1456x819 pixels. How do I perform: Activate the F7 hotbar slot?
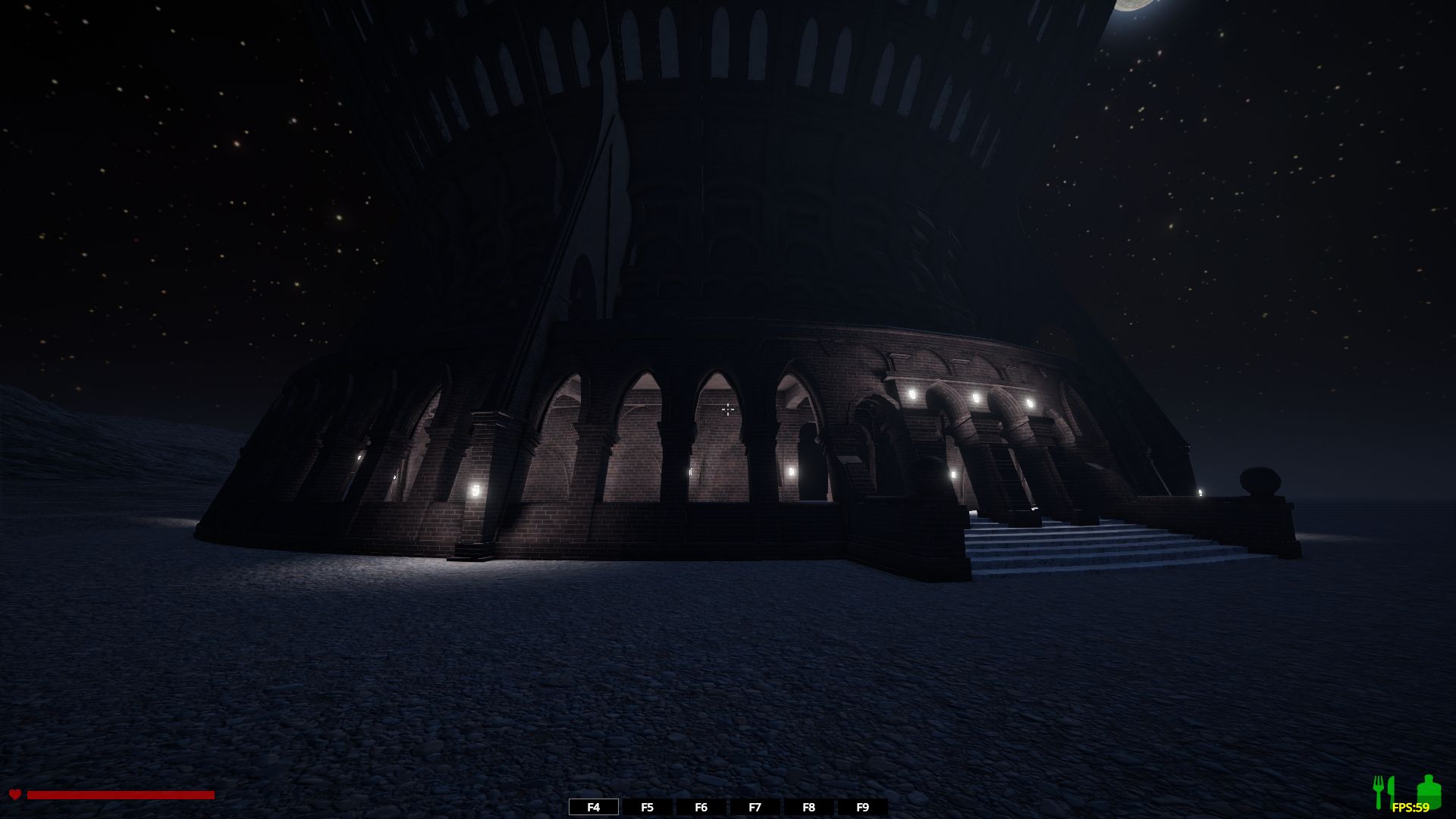tap(755, 808)
